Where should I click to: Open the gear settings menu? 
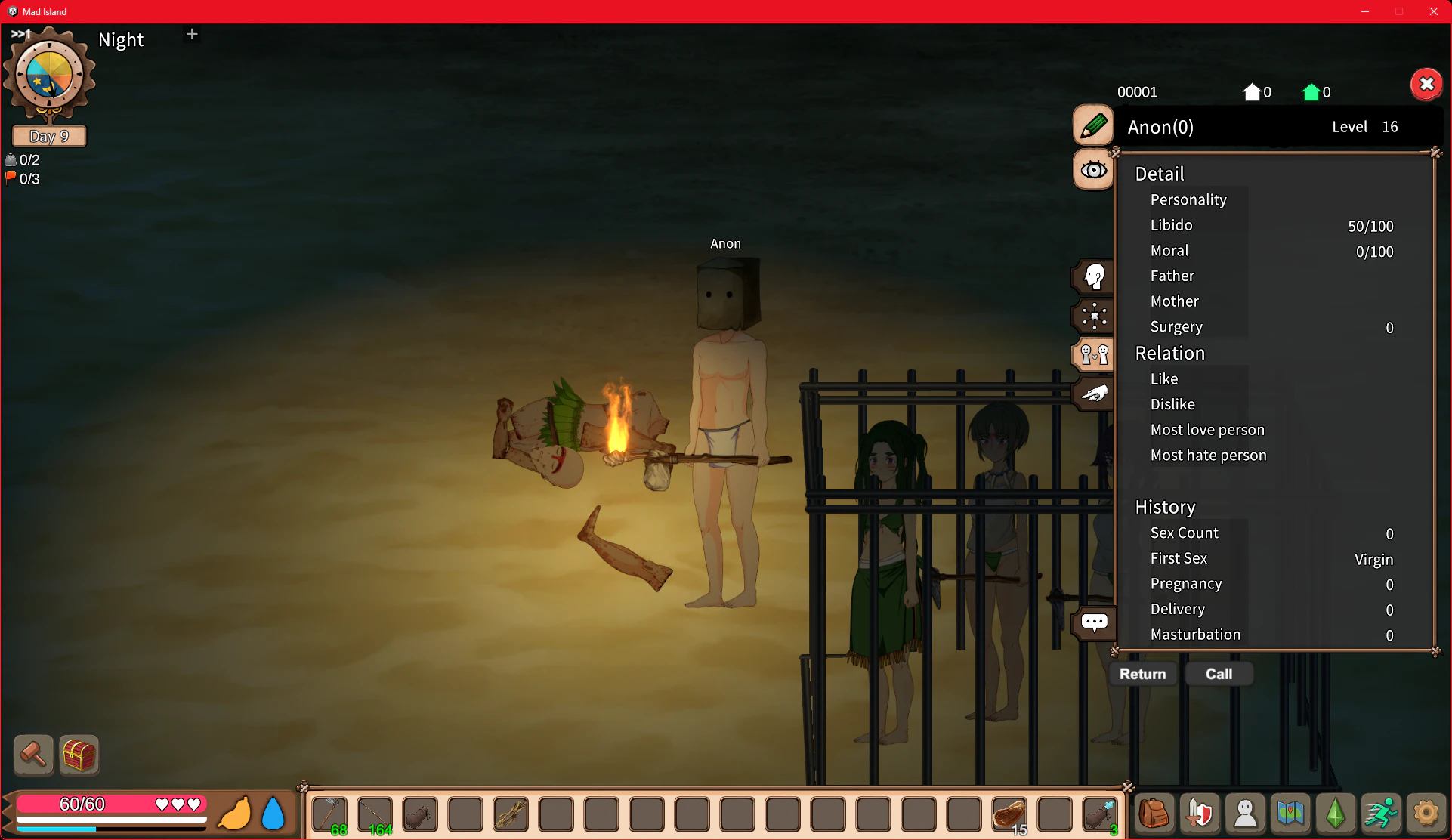tap(1426, 814)
